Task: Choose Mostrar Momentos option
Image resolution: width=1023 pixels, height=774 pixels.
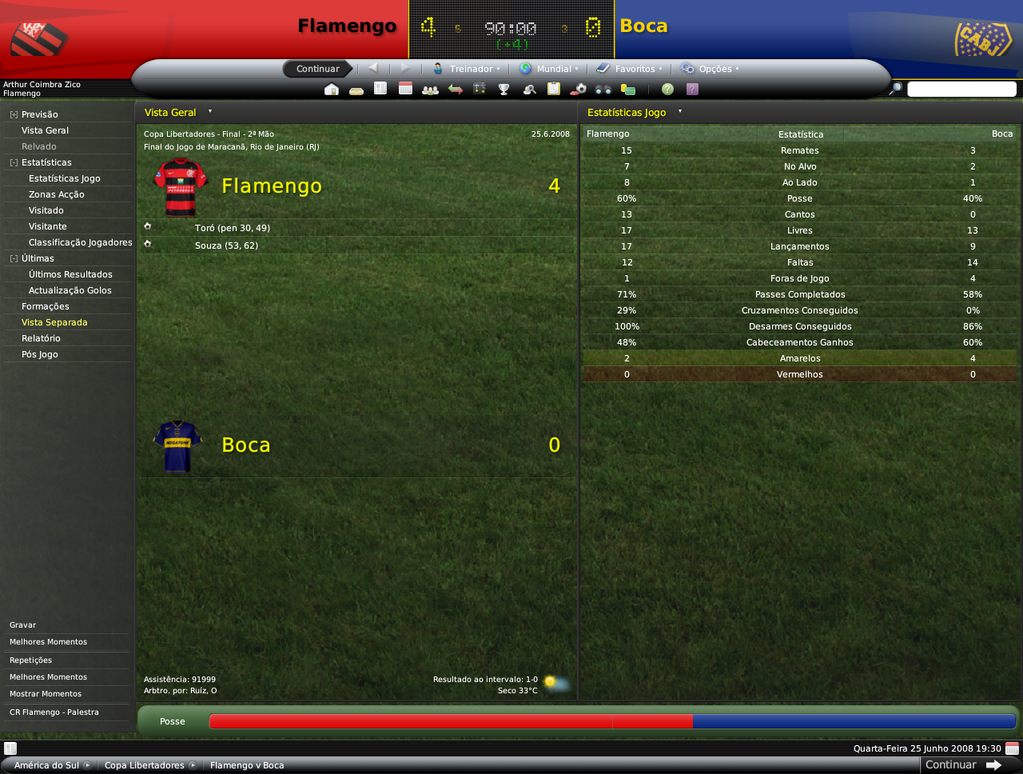Action: 46,694
